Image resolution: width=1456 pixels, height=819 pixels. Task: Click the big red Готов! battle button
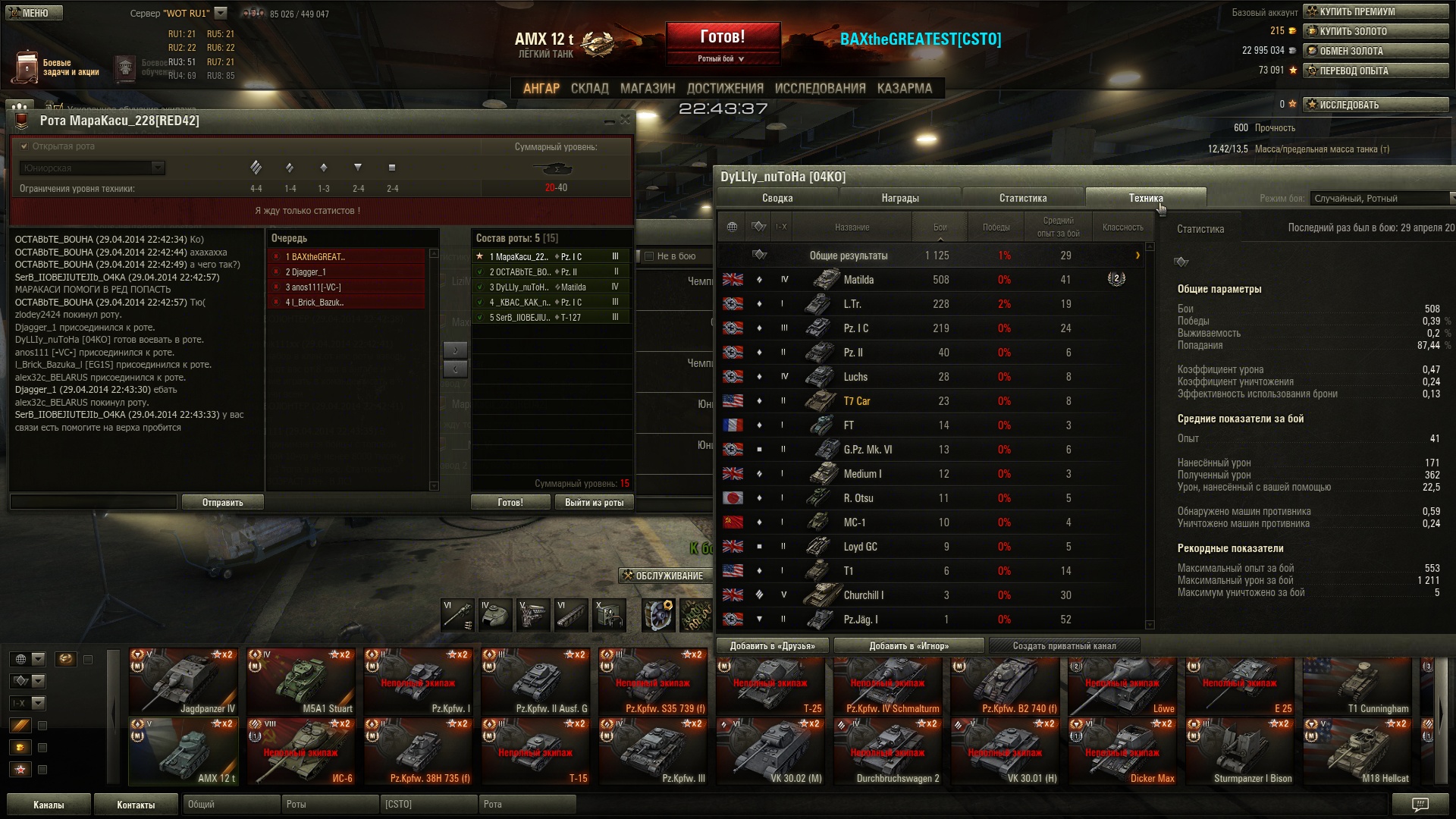click(x=723, y=36)
